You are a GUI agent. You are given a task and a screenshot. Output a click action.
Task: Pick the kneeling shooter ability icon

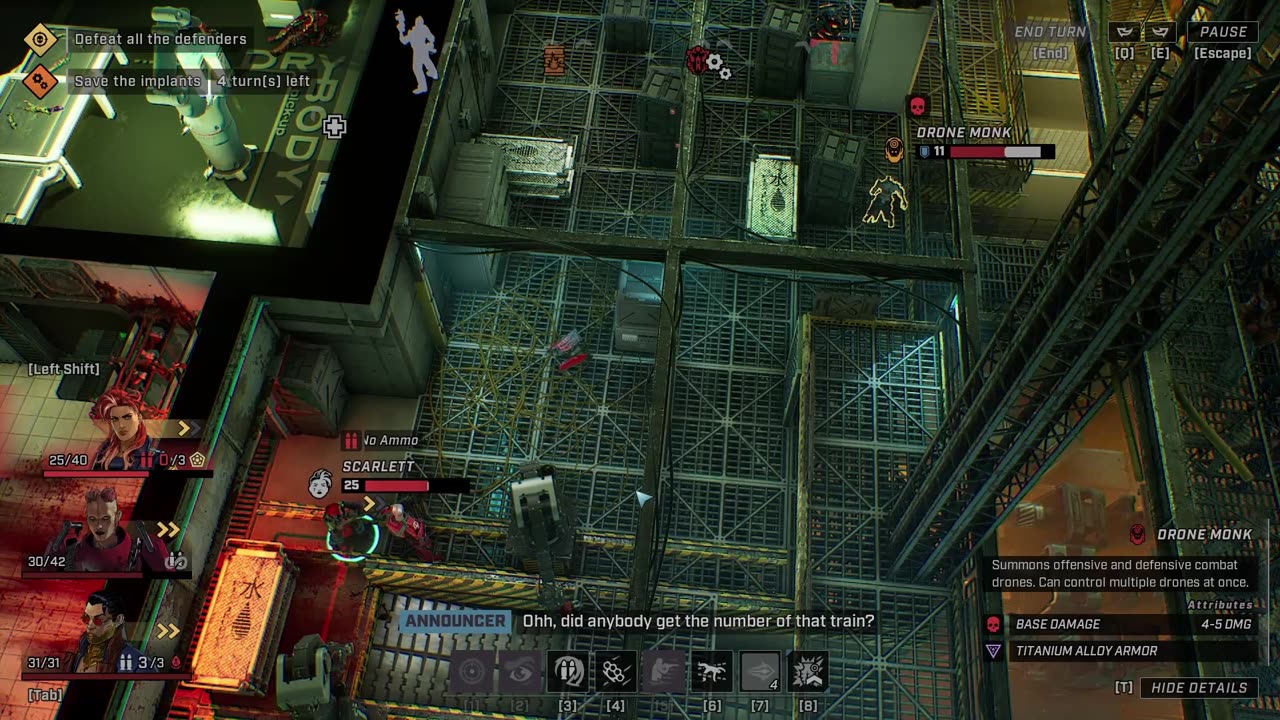663,671
